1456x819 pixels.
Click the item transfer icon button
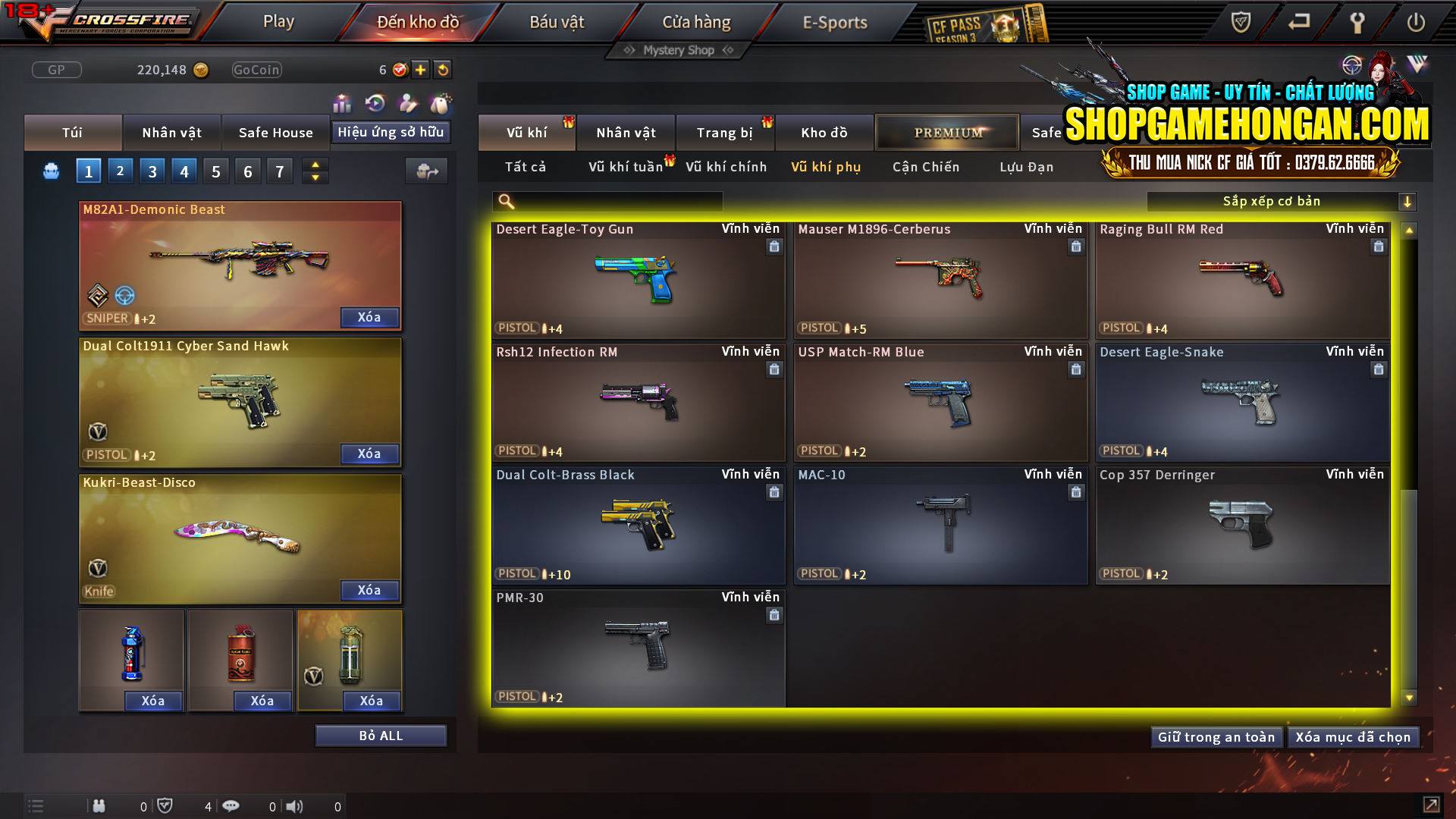point(426,171)
